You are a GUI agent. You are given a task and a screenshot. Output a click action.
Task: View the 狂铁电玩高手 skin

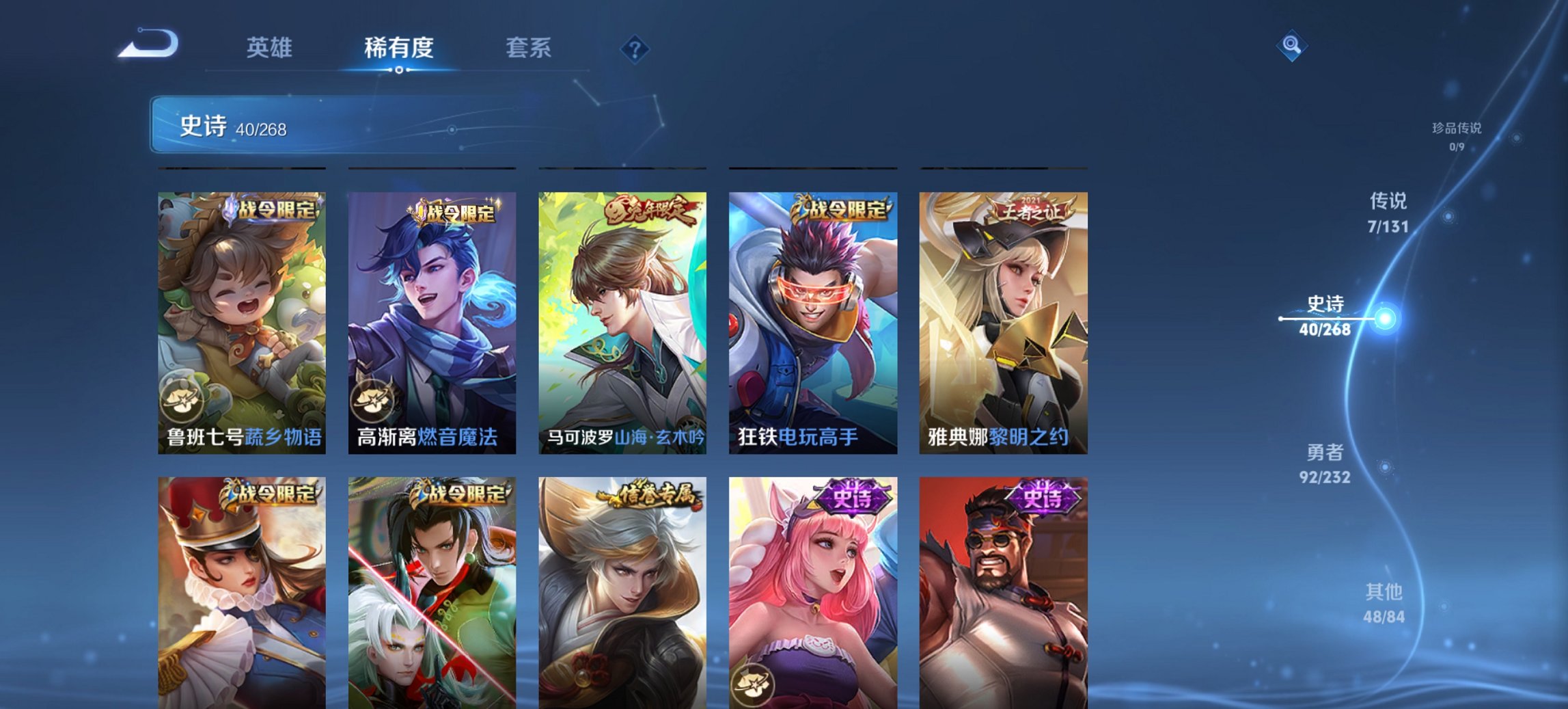pos(813,321)
